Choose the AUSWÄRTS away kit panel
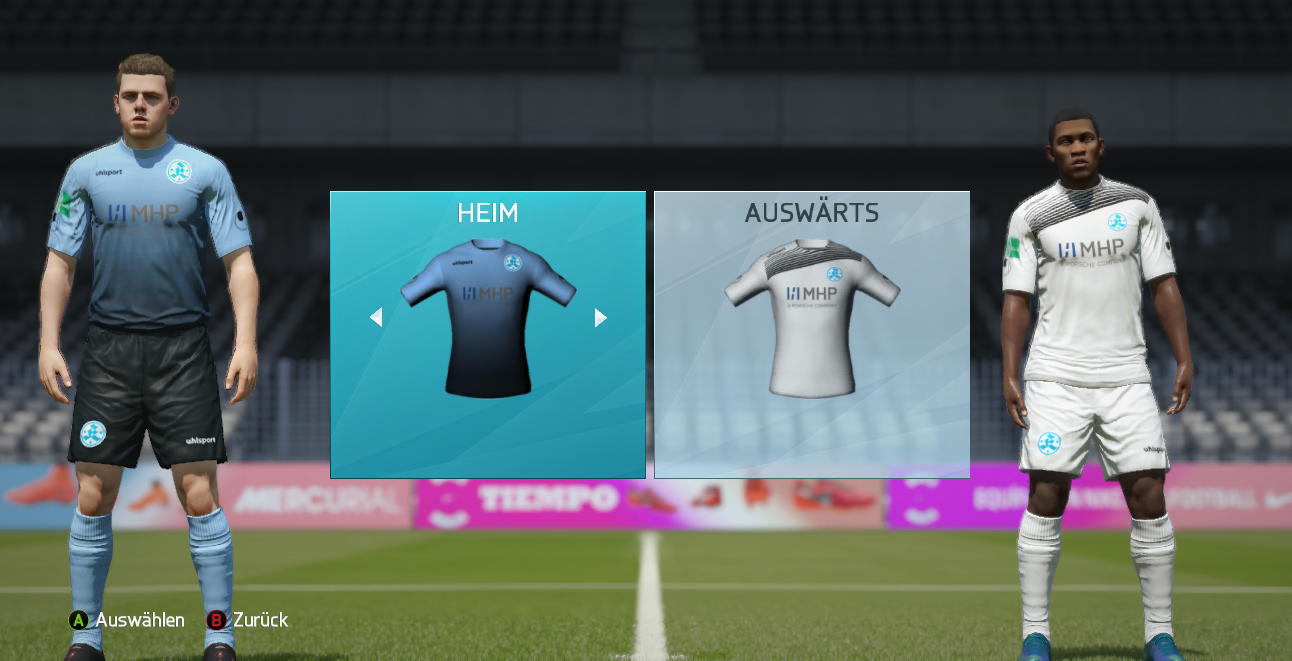The image size is (1292, 661). tap(811, 335)
